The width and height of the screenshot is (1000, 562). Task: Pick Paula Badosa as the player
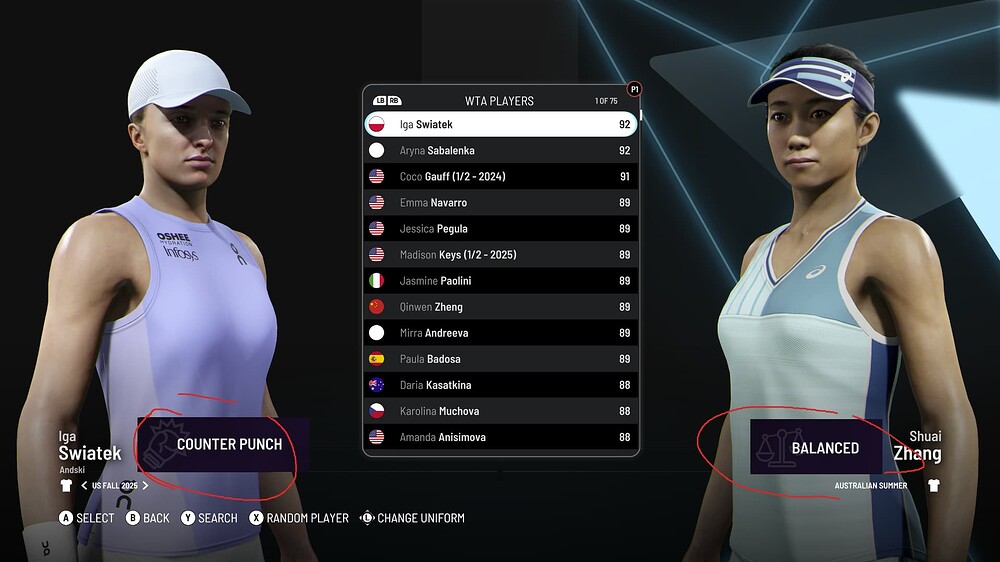pyautogui.click(x=500, y=359)
